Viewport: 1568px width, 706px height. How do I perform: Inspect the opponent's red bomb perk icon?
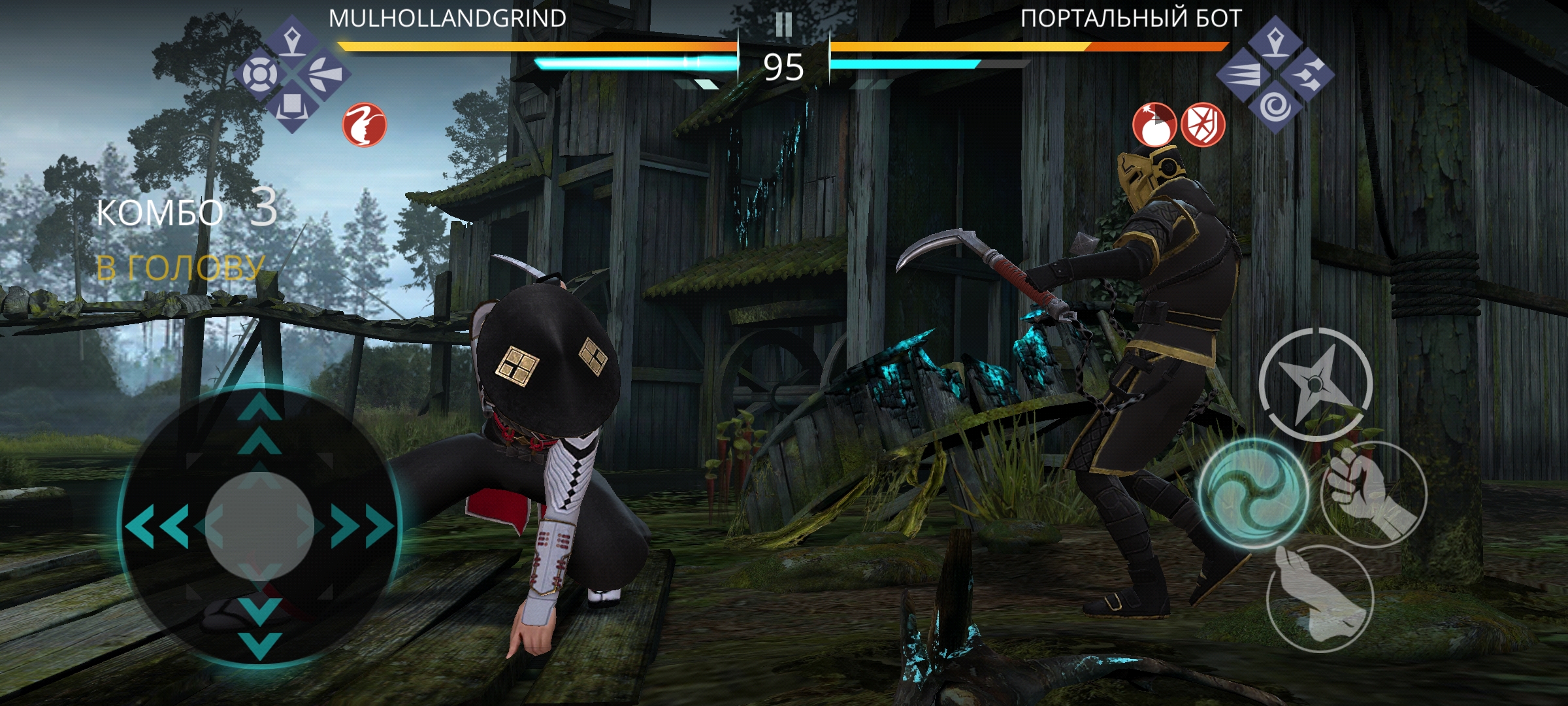[1154, 124]
